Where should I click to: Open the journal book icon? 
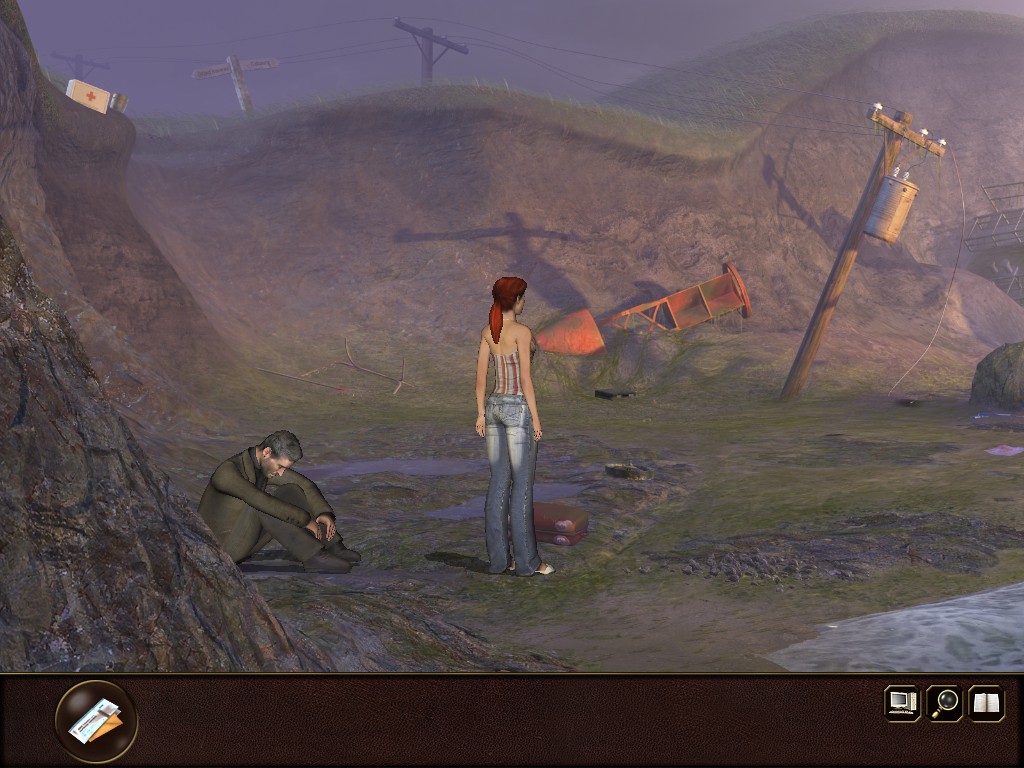(986, 702)
